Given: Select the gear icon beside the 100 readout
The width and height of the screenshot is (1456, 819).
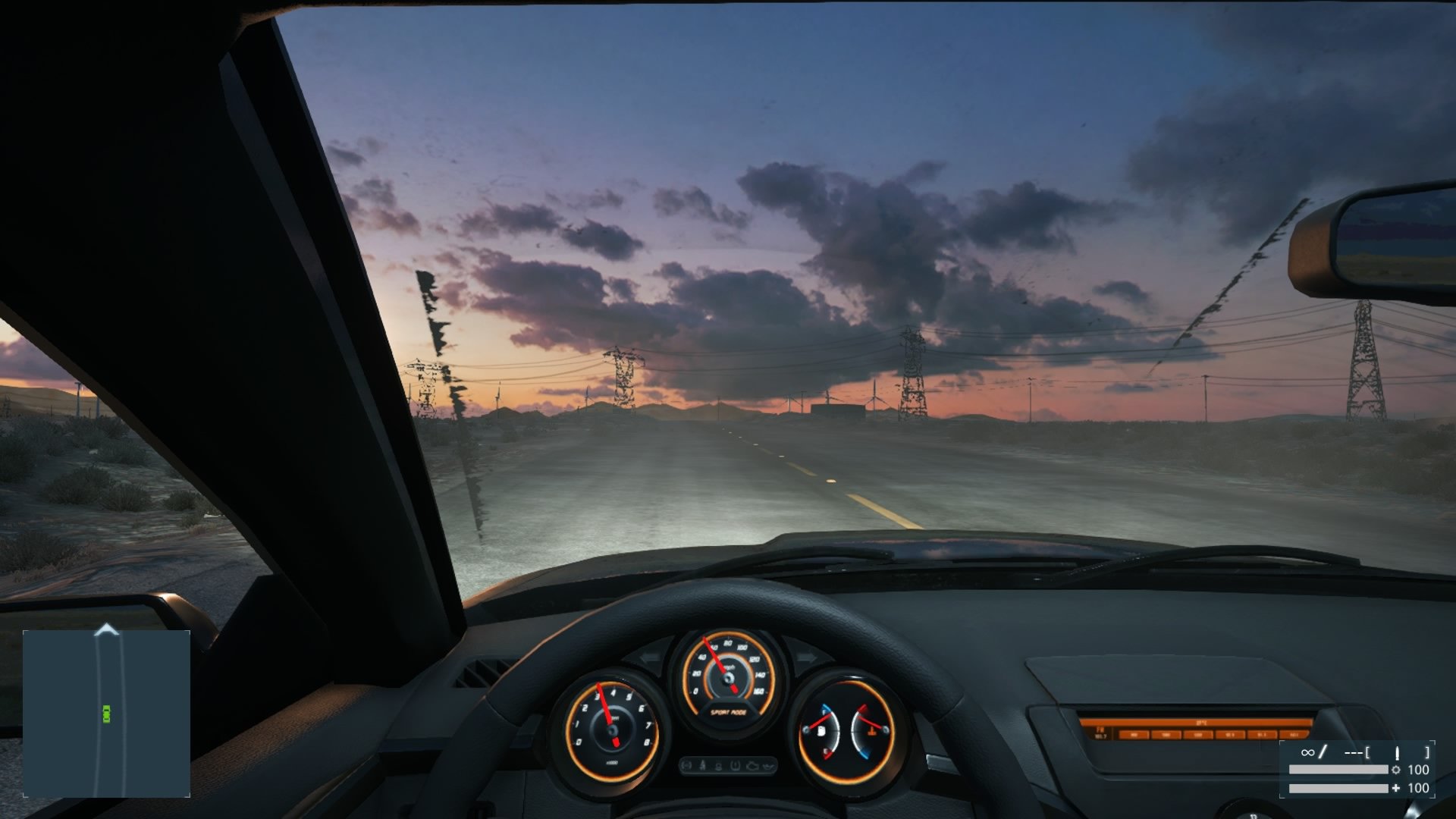Looking at the screenshot, I should pyautogui.click(x=1396, y=770).
